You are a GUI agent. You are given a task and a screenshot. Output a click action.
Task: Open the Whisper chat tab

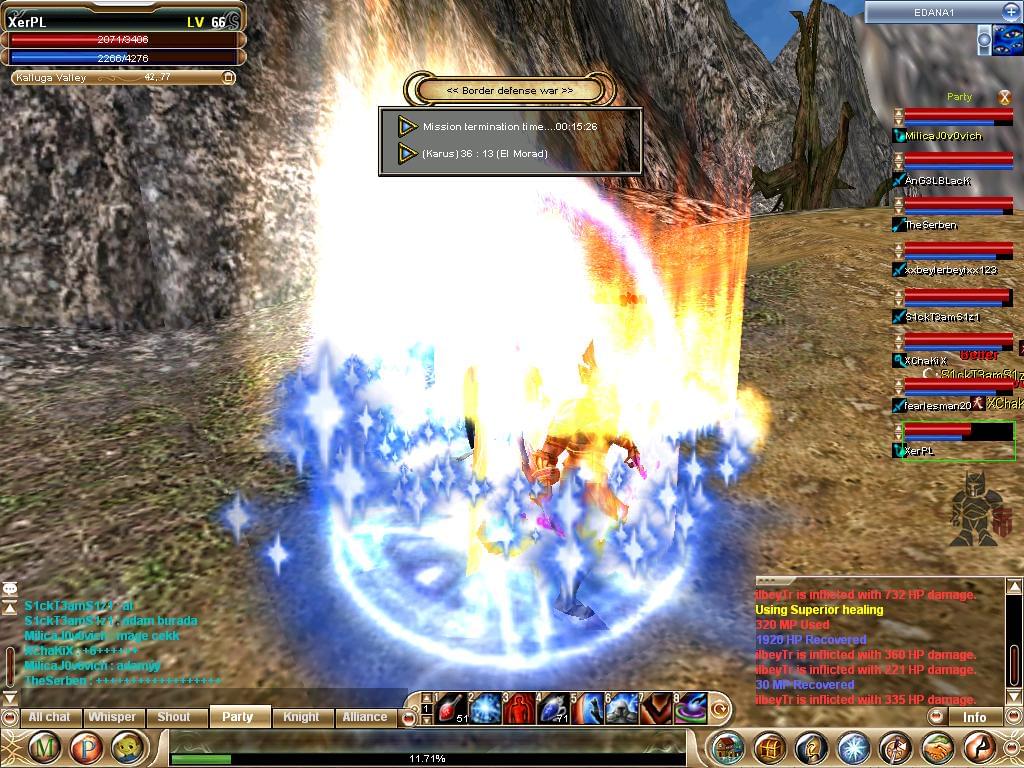pos(112,717)
